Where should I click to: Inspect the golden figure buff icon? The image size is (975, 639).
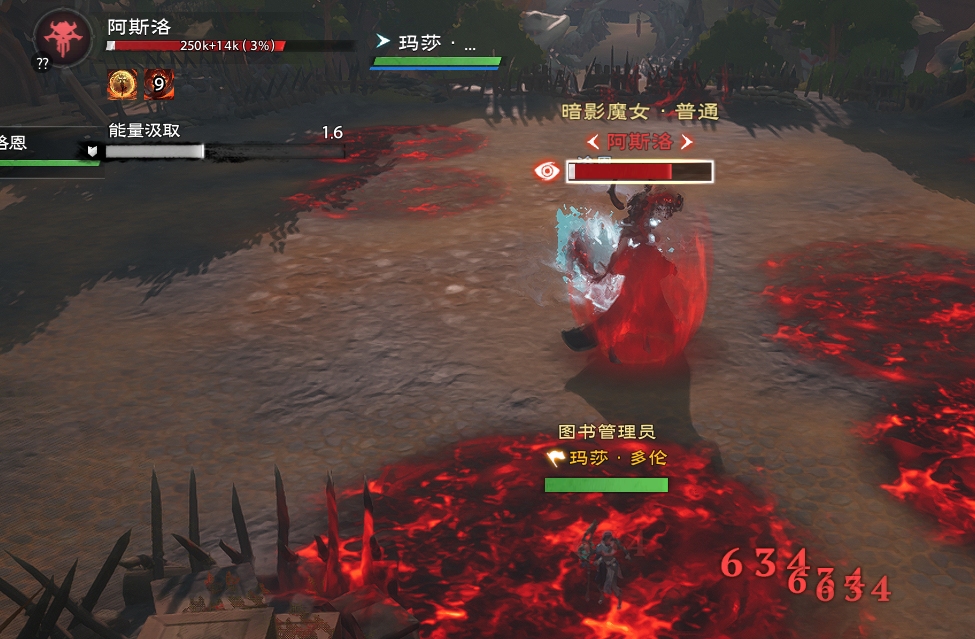pyautogui.click(x=122, y=85)
